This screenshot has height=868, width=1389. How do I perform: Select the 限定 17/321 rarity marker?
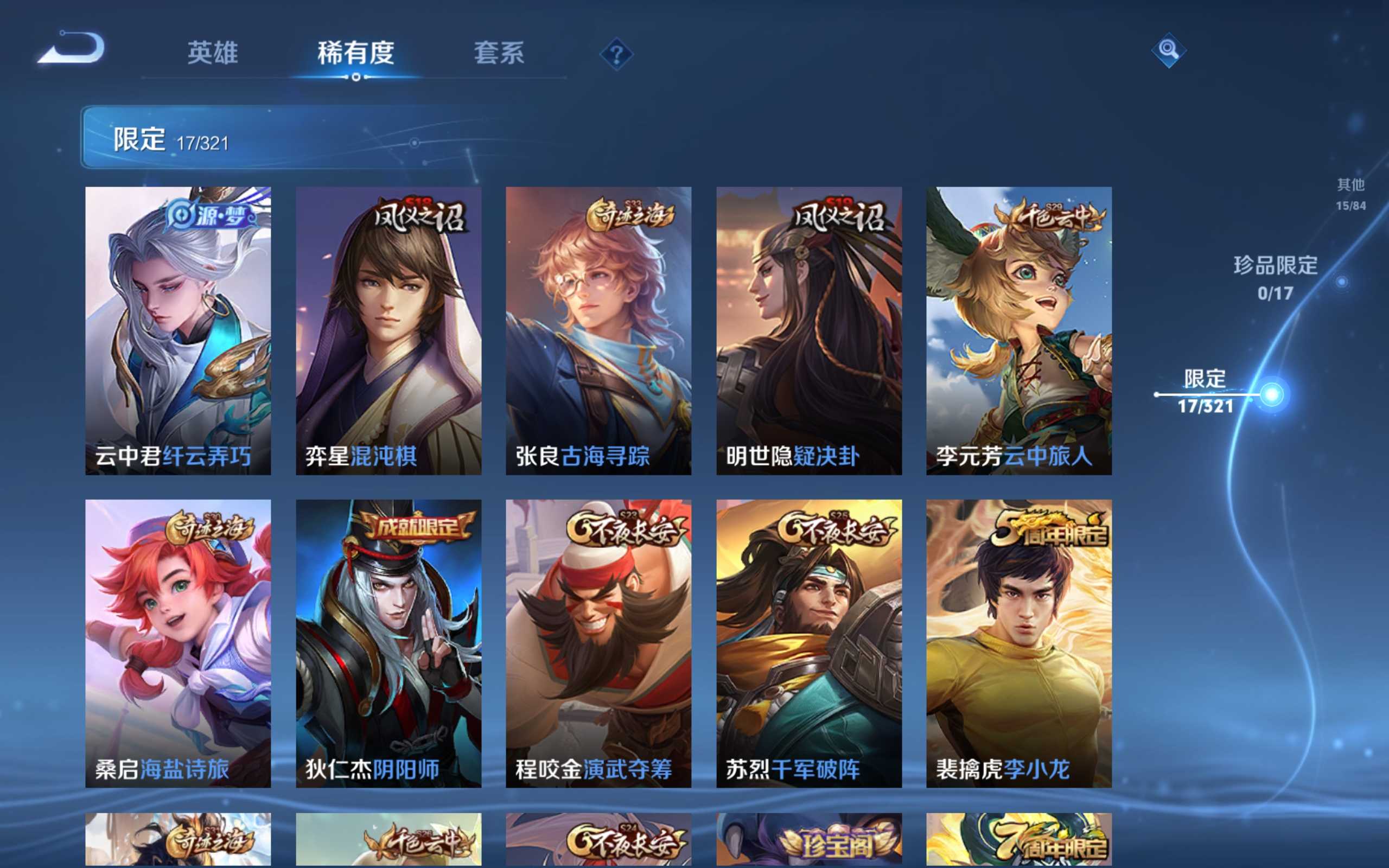(x=1205, y=392)
